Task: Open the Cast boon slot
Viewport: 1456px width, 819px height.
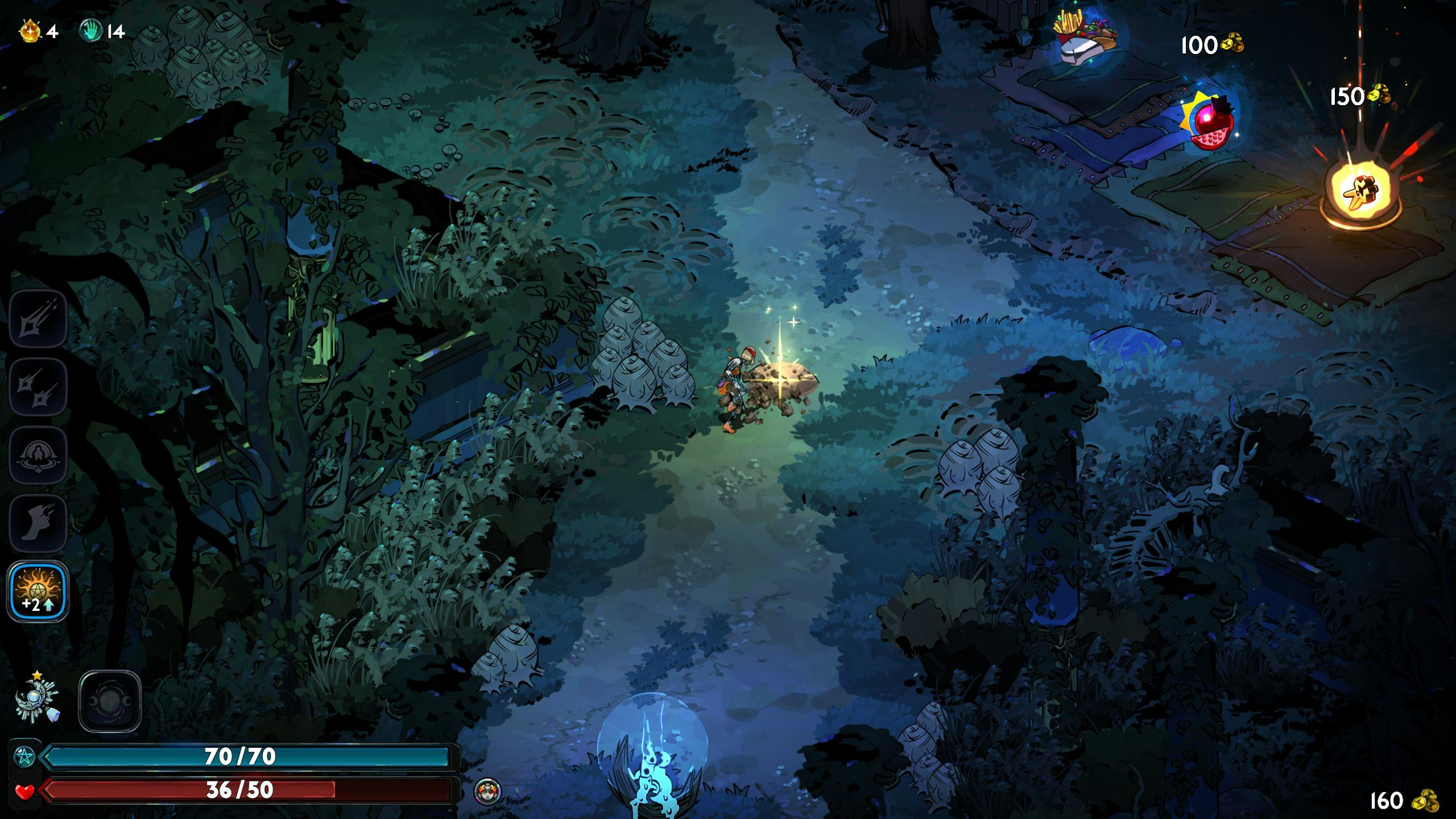Action: point(38,456)
